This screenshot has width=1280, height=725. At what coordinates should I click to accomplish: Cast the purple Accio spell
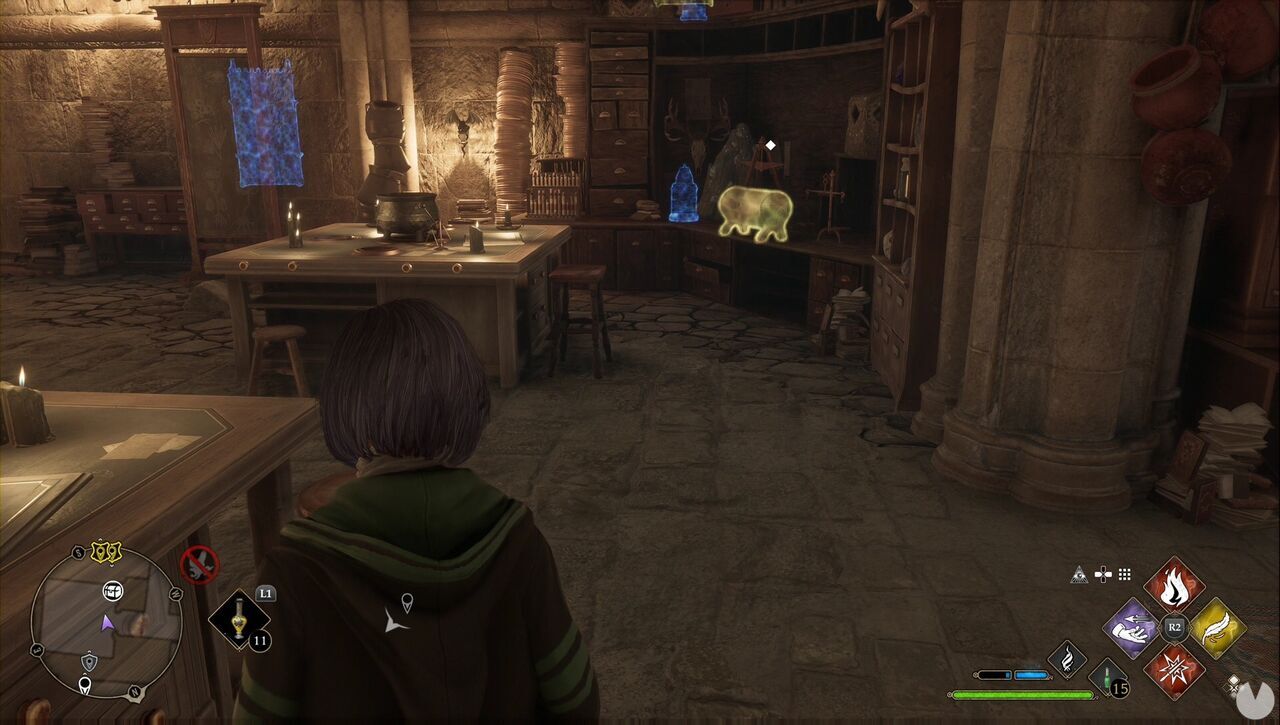point(1130,628)
